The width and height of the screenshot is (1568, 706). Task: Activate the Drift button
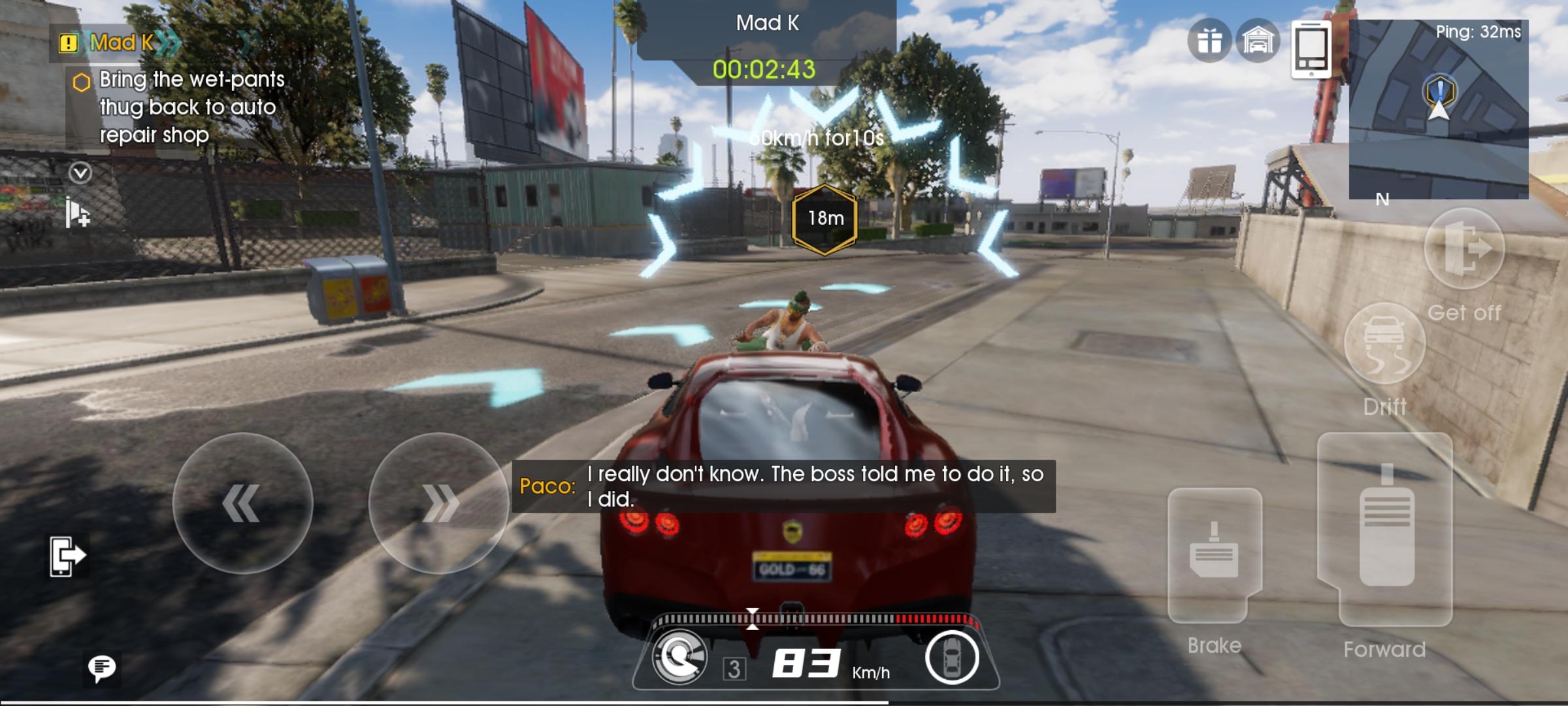pos(1384,345)
